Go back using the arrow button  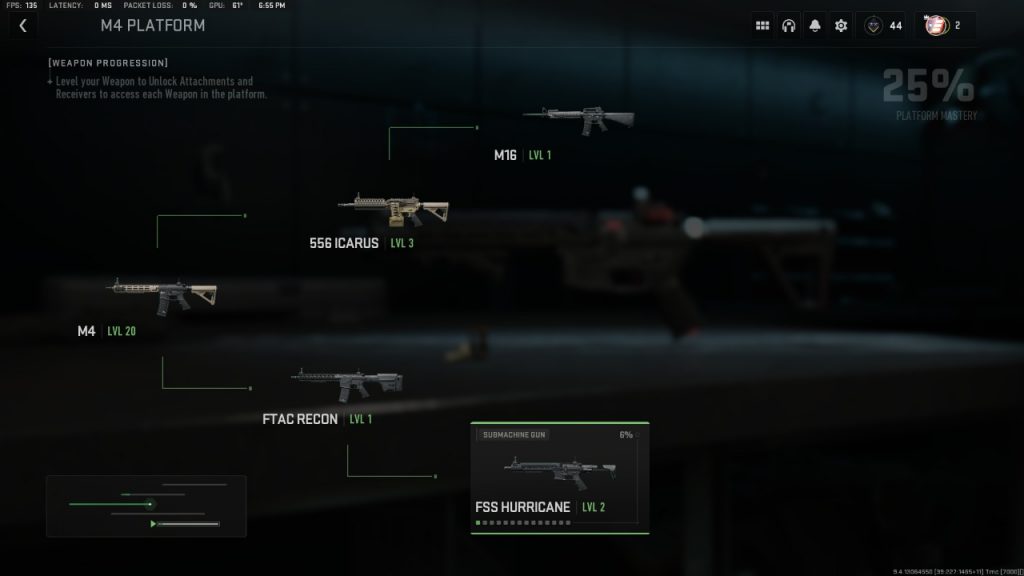(x=23, y=25)
